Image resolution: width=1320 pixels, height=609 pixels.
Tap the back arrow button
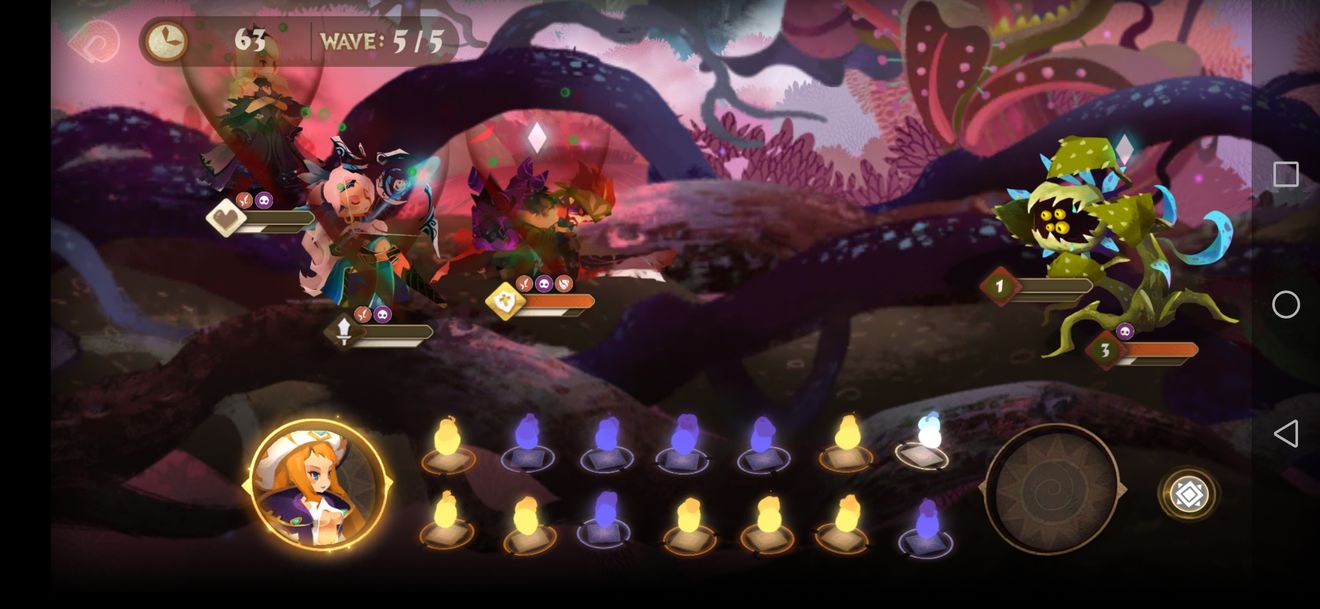(x=94, y=43)
